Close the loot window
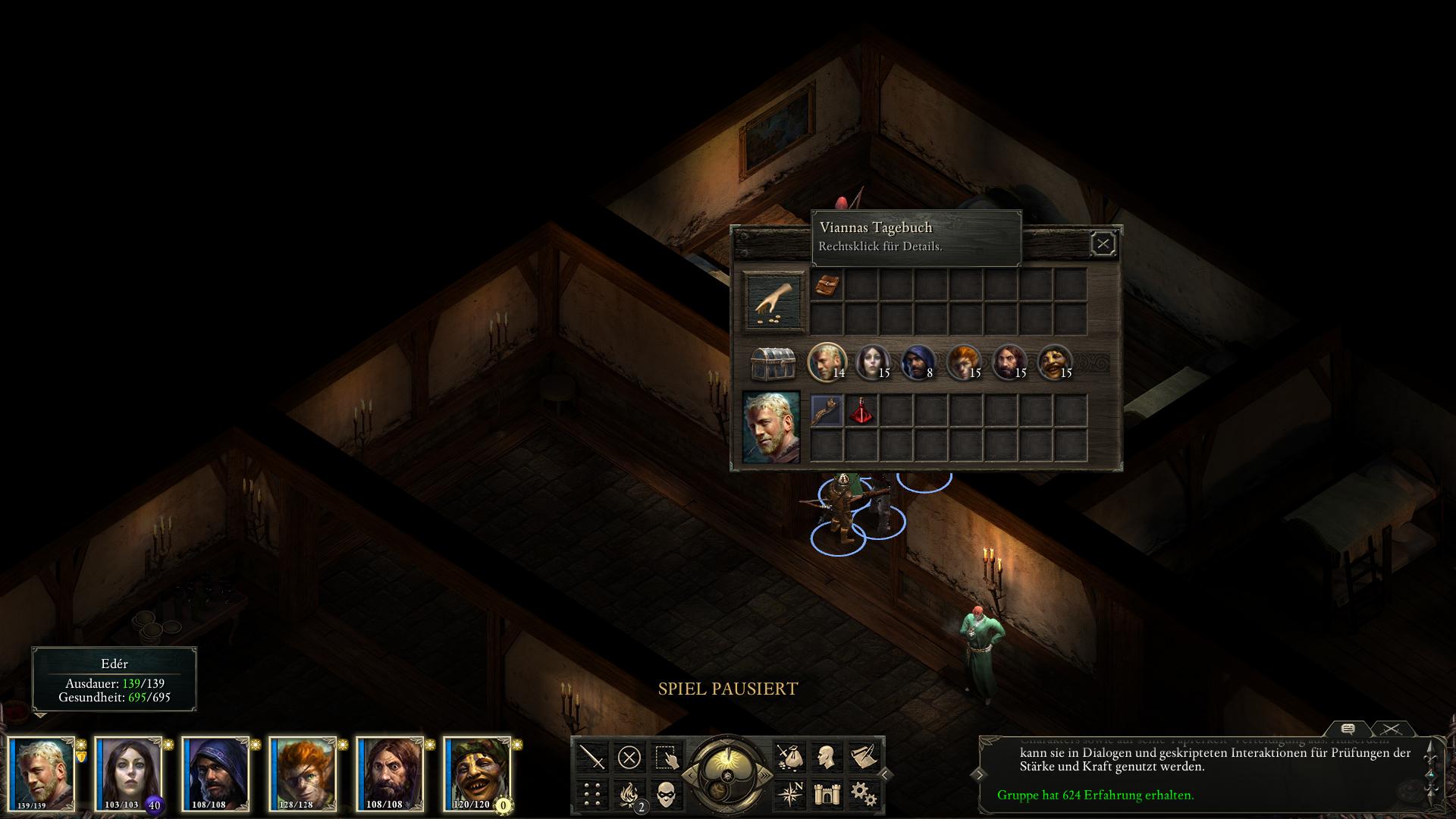The image size is (1456, 819). pos(1103,243)
